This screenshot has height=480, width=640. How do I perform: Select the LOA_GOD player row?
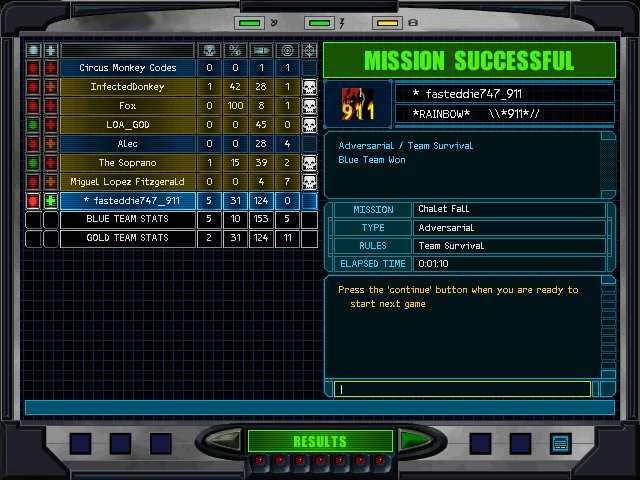(127, 125)
